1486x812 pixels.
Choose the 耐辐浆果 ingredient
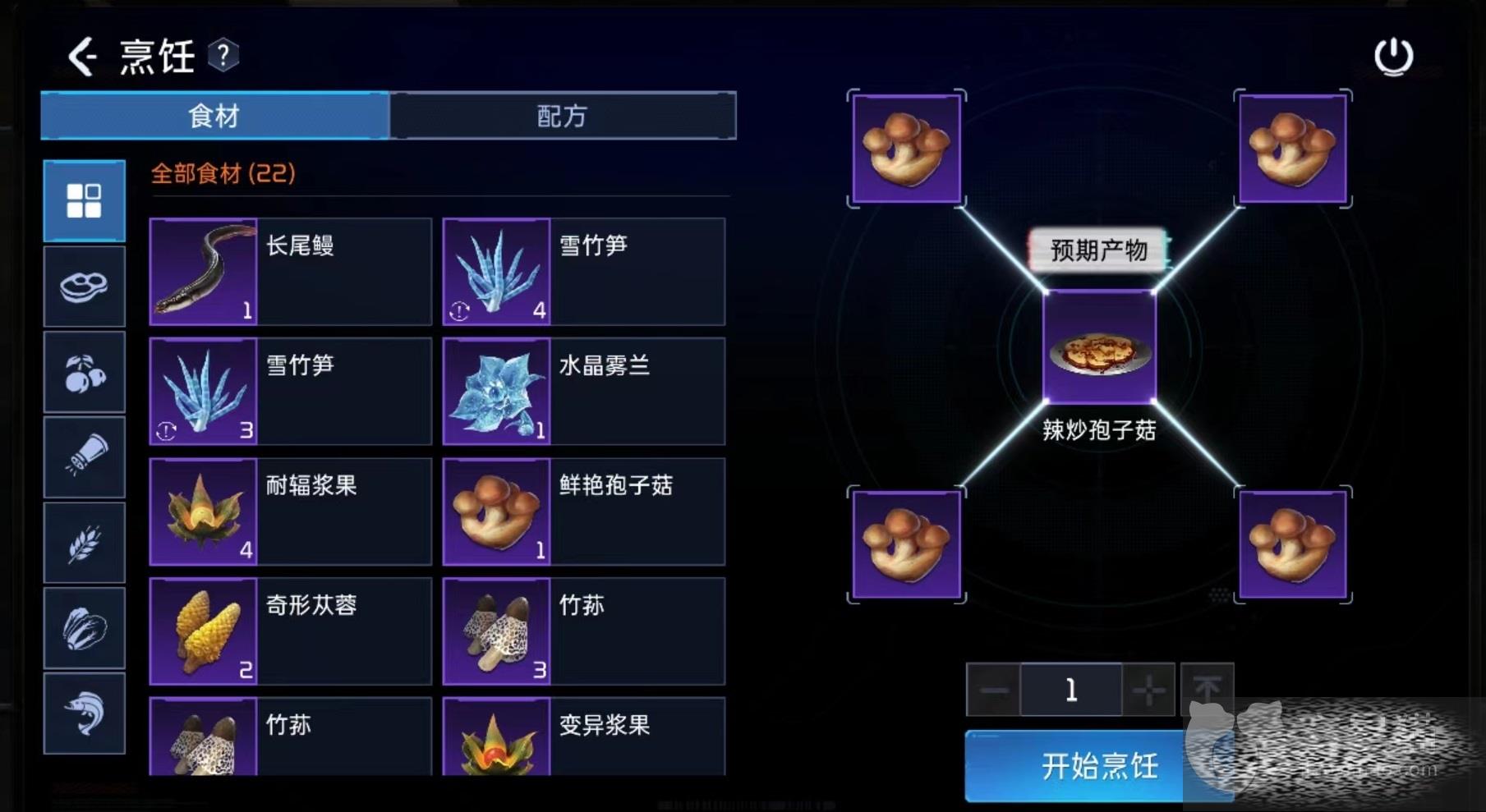coord(290,512)
